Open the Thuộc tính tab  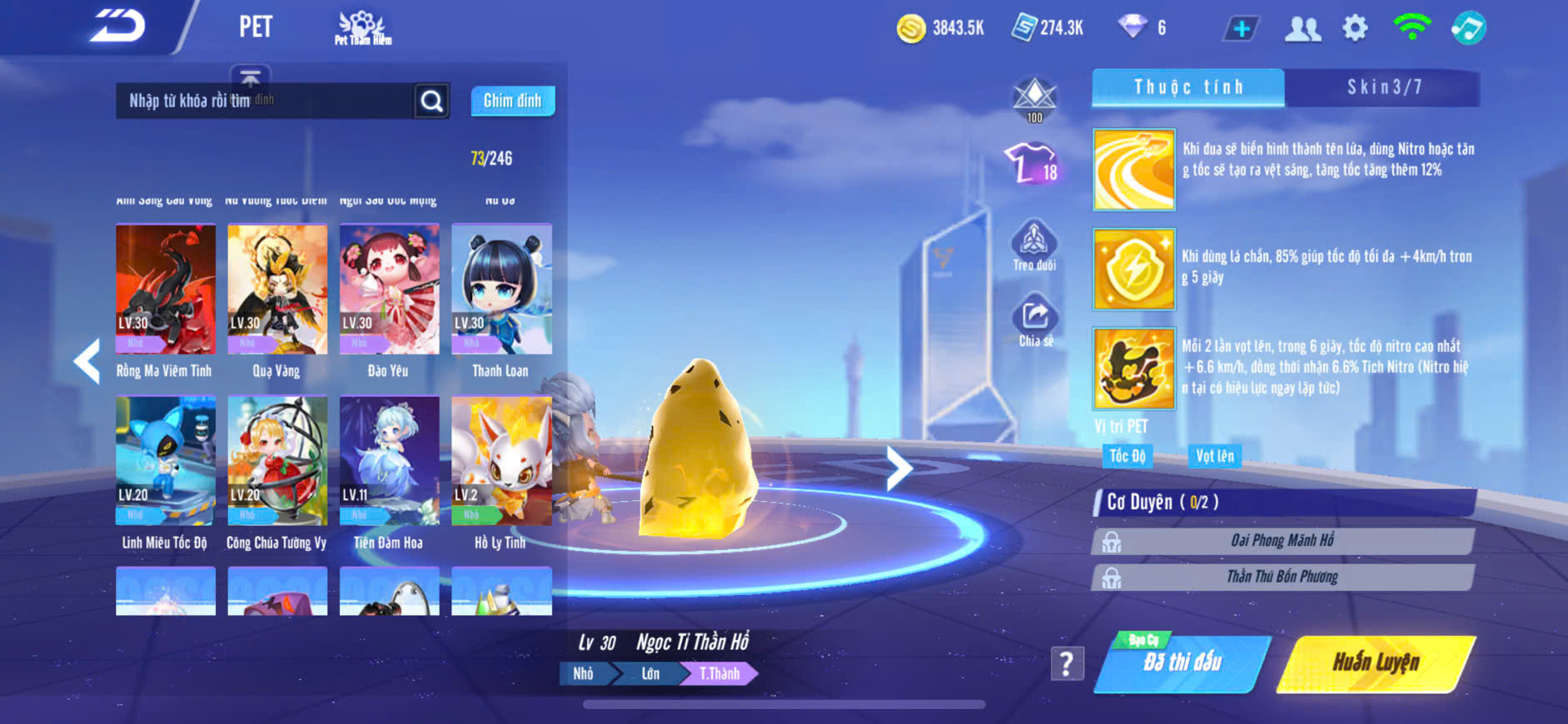click(1188, 87)
